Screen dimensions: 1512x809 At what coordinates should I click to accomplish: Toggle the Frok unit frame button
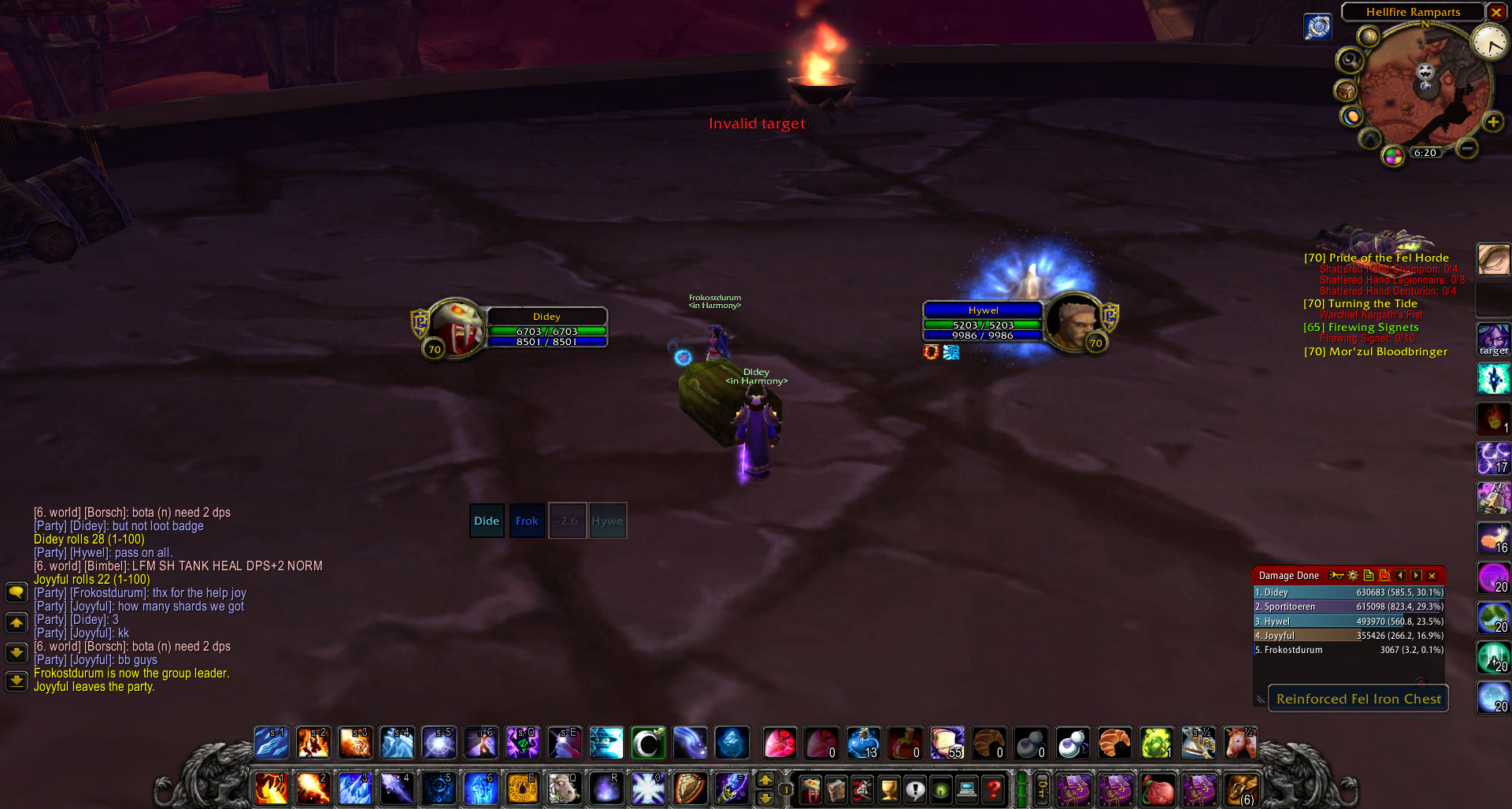[x=526, y=521]
